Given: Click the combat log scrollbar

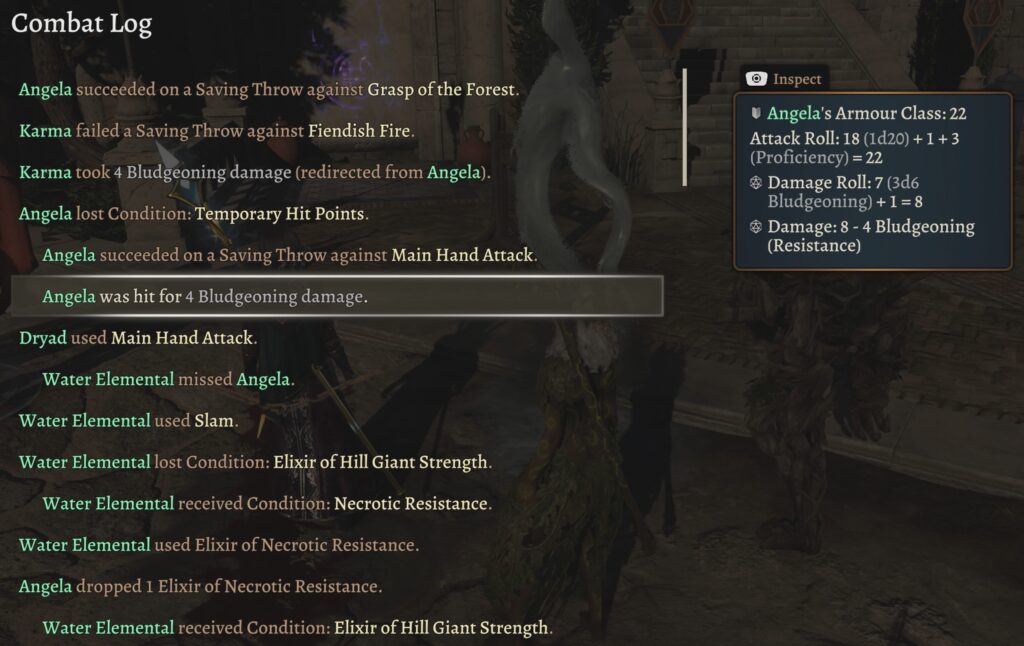Looking at the screenshot, I should coord(685,127).
